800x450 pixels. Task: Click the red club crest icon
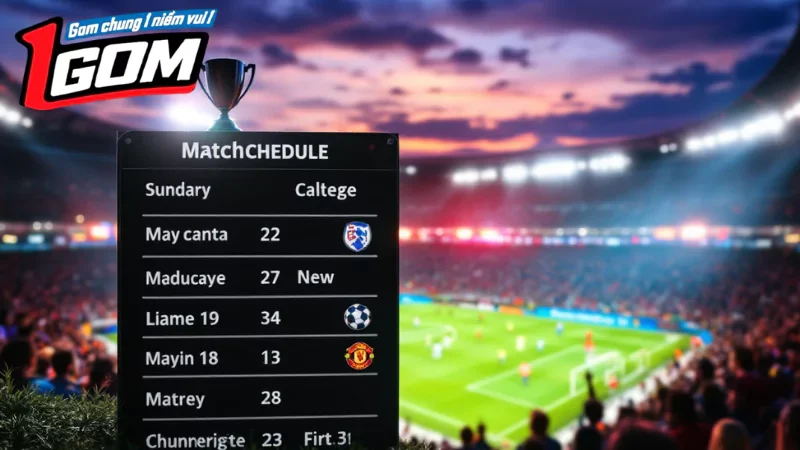(358, 356)
